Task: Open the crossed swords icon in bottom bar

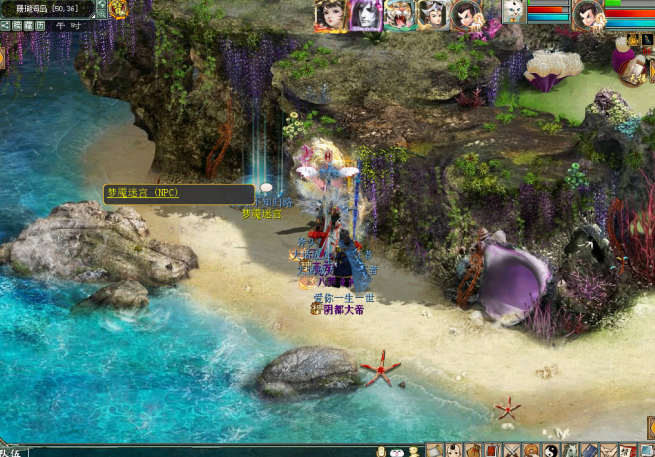Action: (511, 451)
